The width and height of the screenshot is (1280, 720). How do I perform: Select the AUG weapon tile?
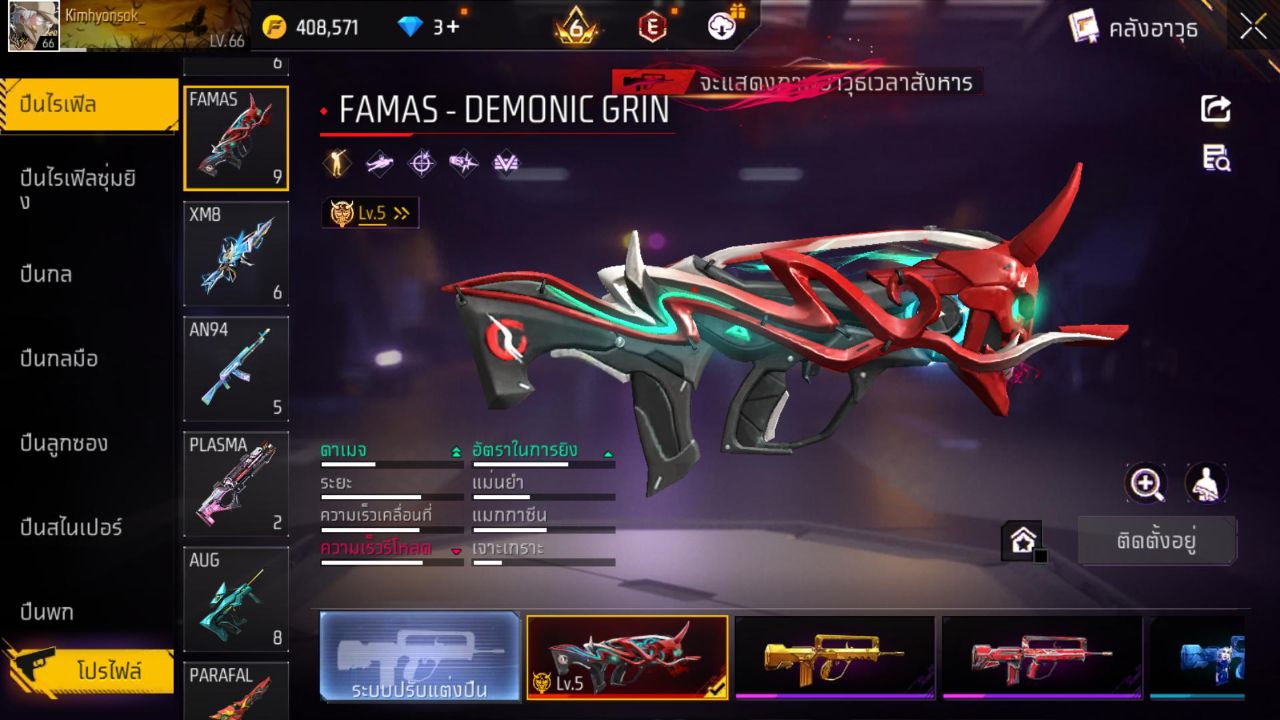click(x=236, y=599)
